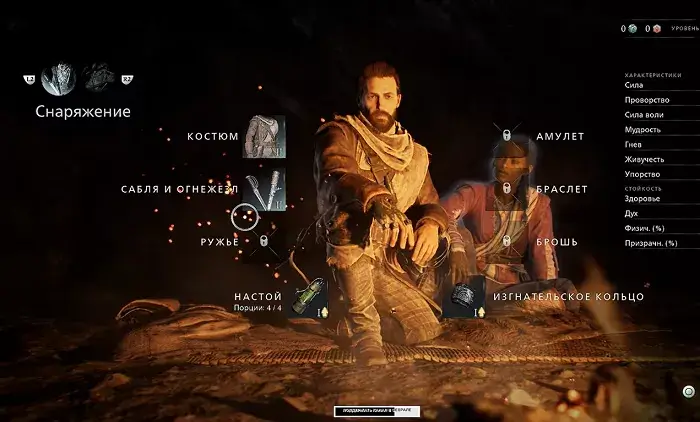Image resolution: width=700 pixels, height=422 pixels.
Task: Choose the Настой decoction flask slot
Action: coord(311,297)
